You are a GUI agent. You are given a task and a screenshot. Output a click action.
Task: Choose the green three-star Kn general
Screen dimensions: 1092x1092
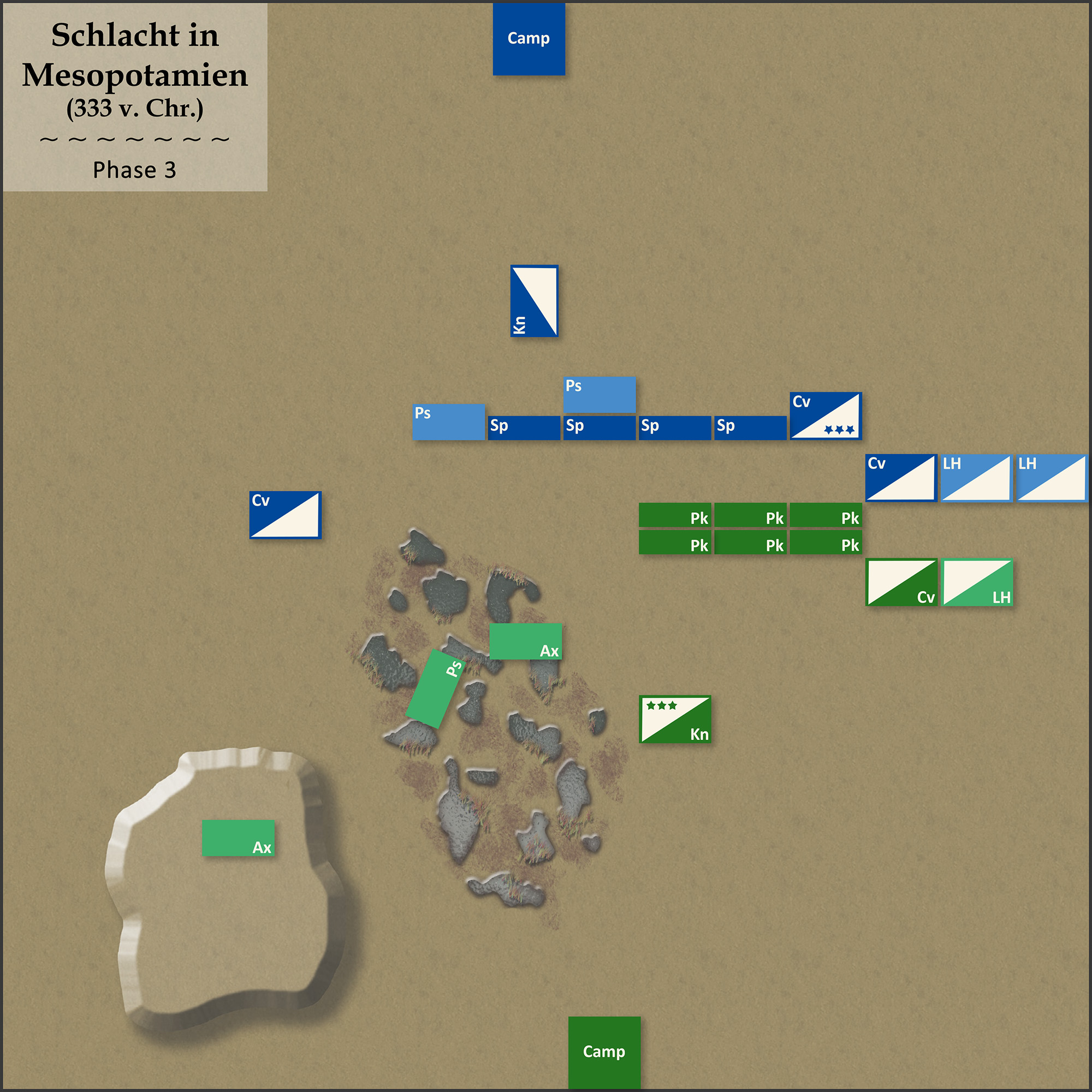[x=675, y=720]
